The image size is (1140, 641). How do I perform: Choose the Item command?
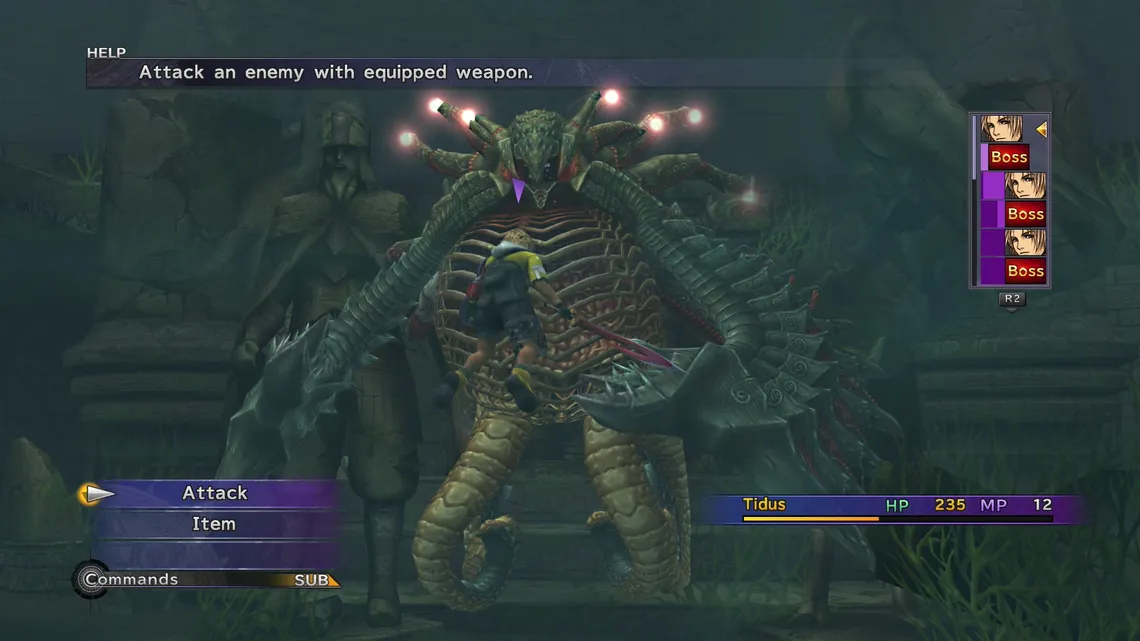tap(214, 524)
